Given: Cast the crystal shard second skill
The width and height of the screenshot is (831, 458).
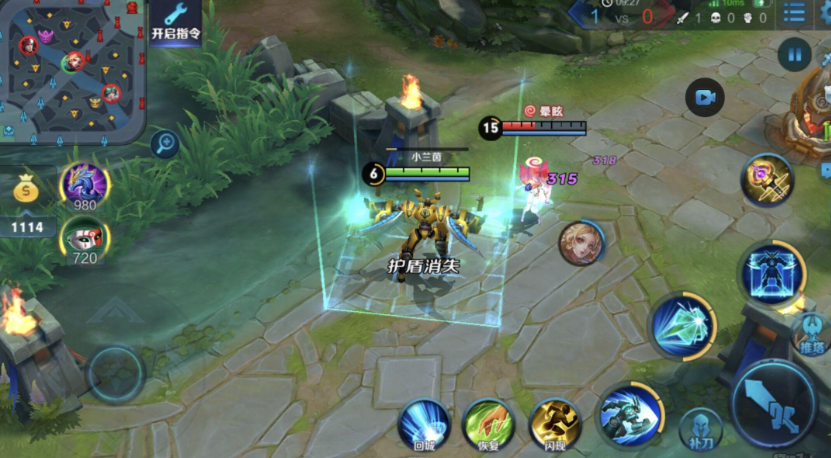Looking at the screenshot, I should point(685,326).
